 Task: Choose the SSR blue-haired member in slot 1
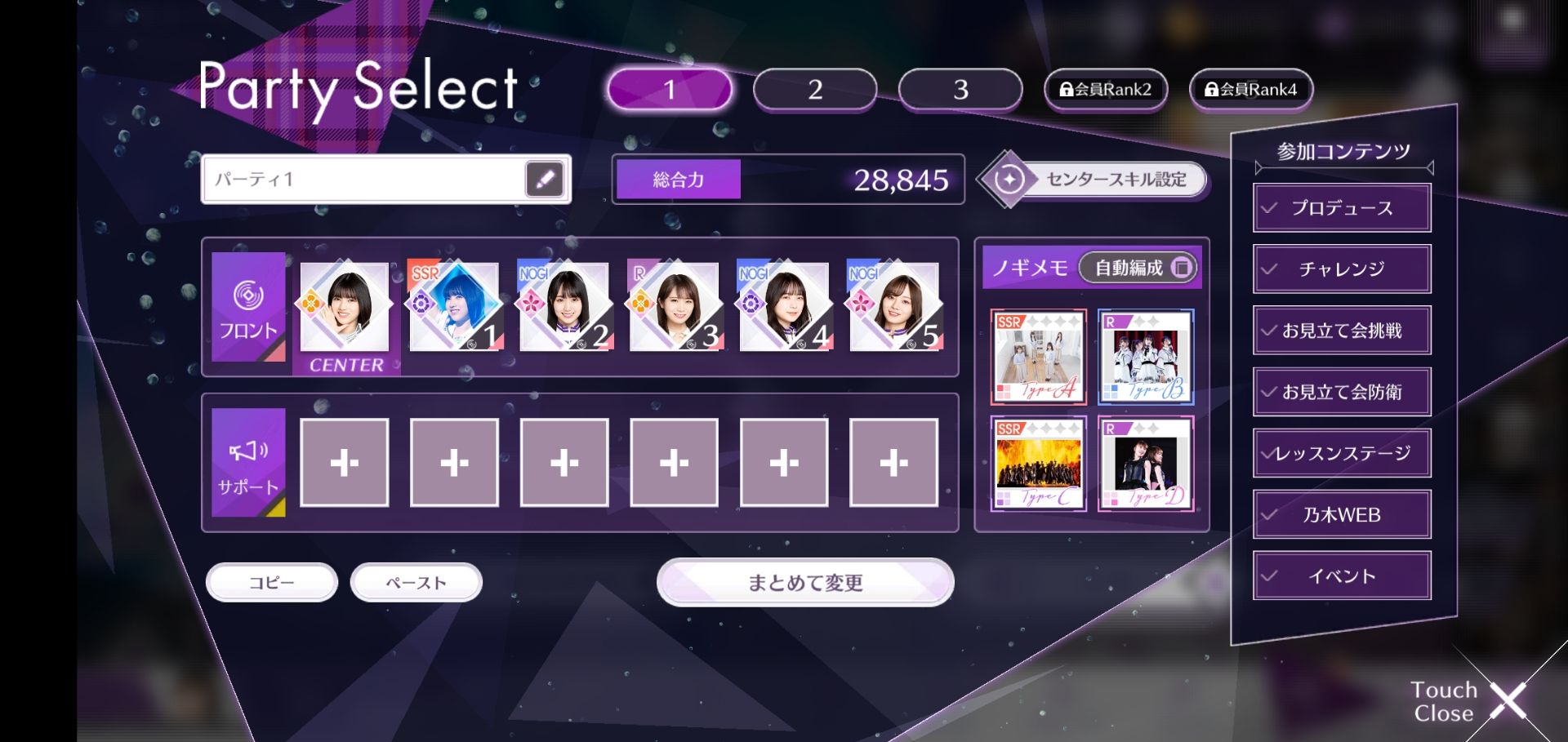(x=454, y=307)
